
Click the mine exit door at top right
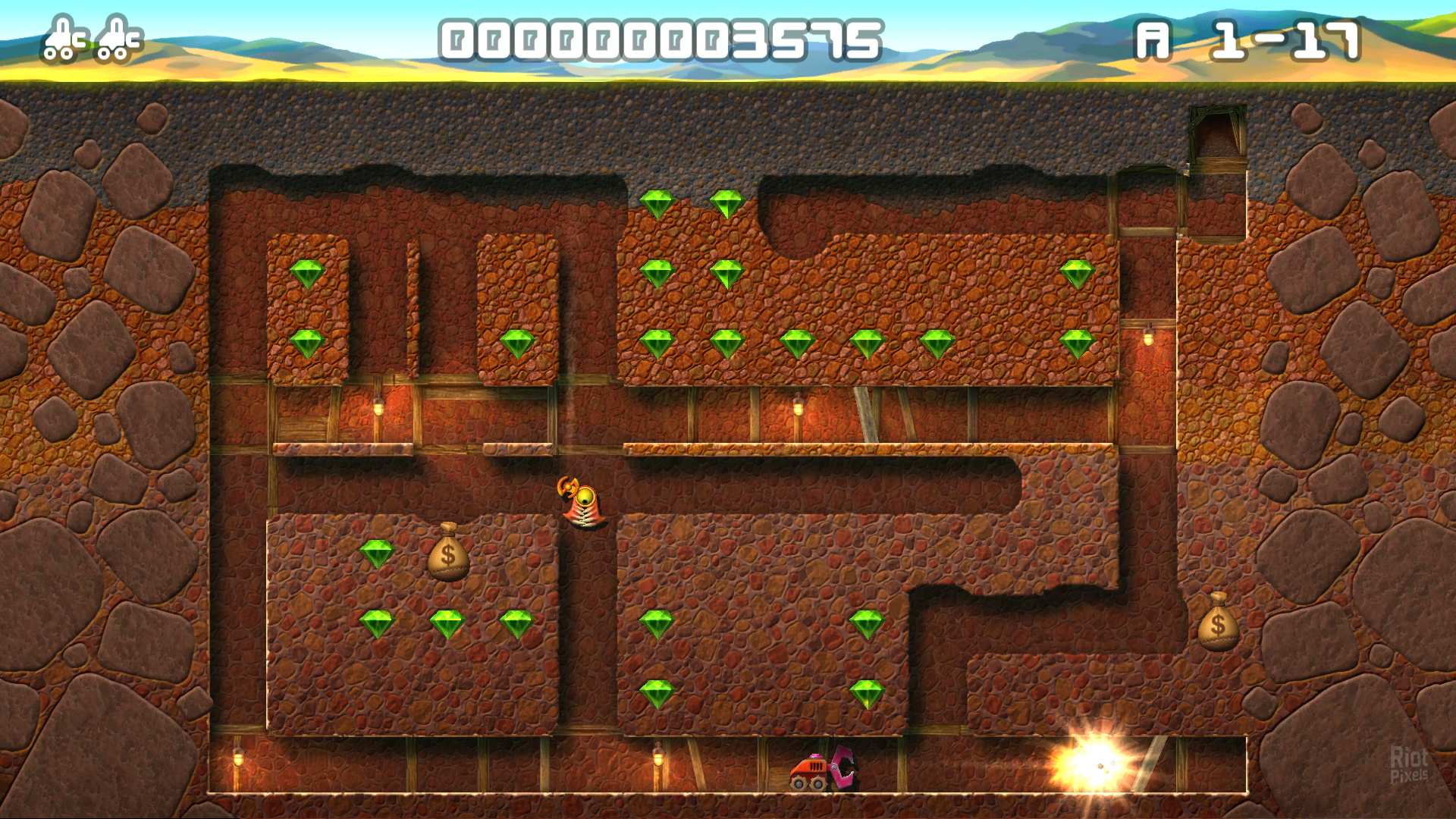point(1217,136)
